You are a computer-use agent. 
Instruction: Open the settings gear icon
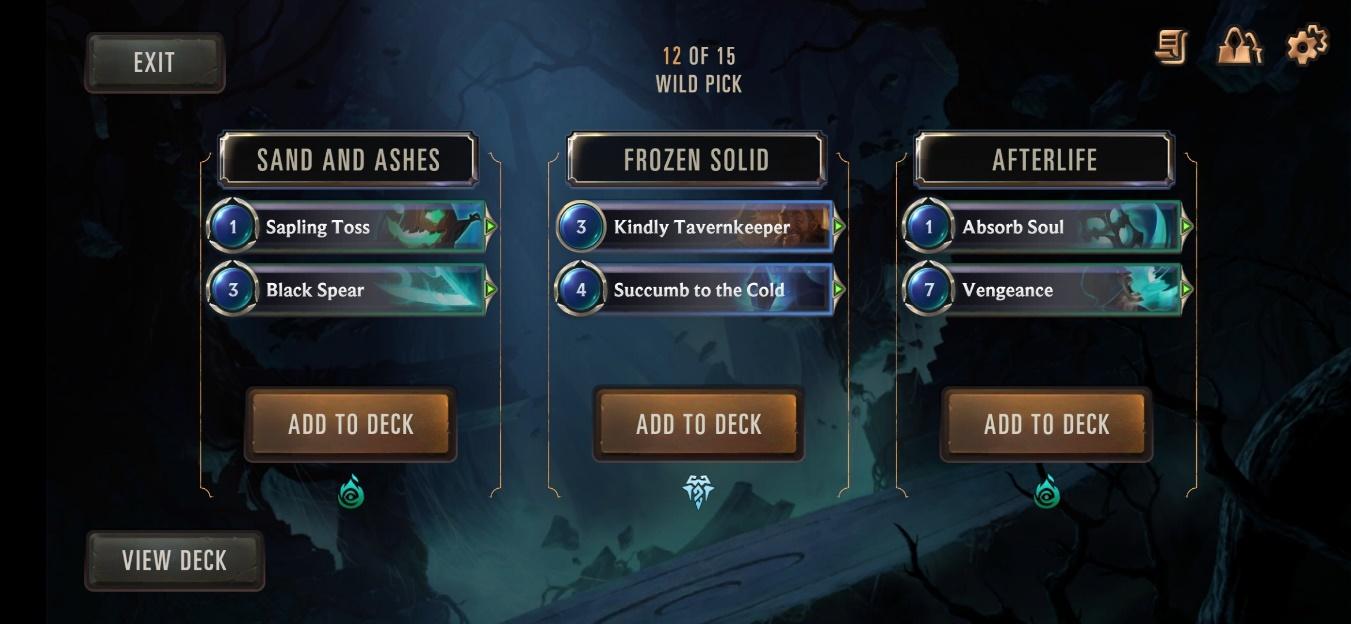tap(1307, 46)
